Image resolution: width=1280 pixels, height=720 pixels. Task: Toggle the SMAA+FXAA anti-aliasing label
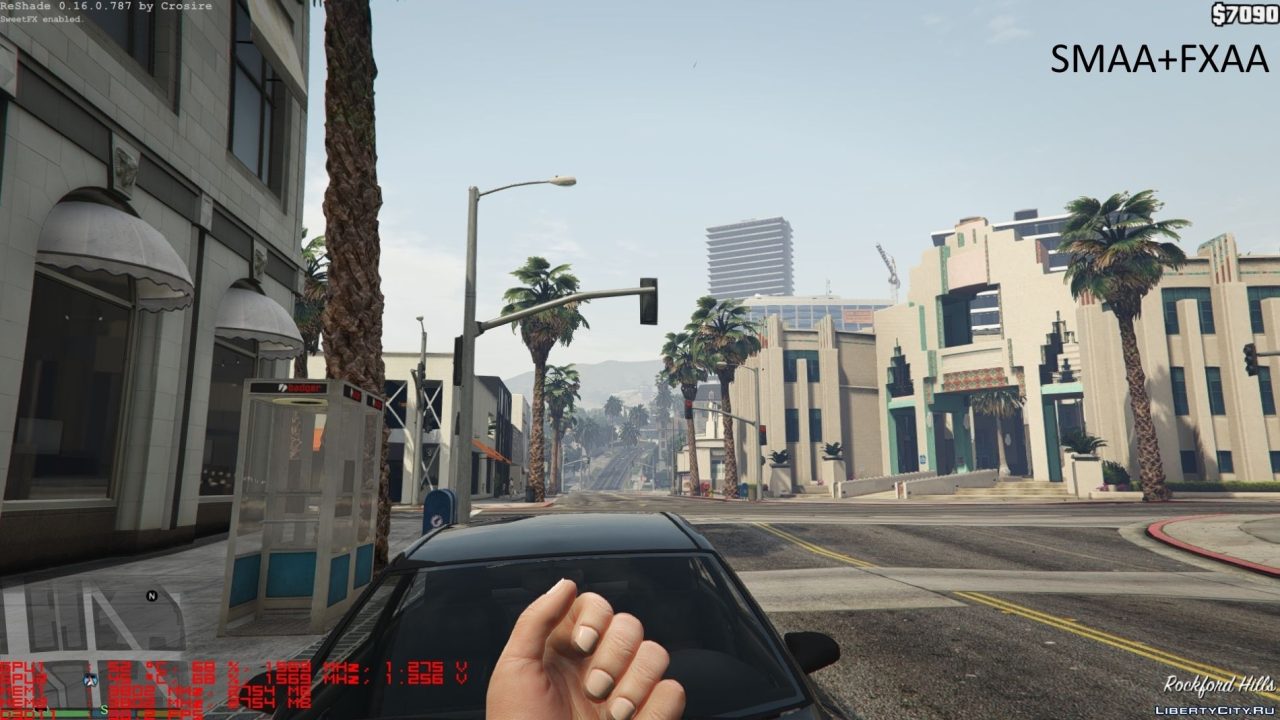pyautogui.click(x=1159, y=60)
